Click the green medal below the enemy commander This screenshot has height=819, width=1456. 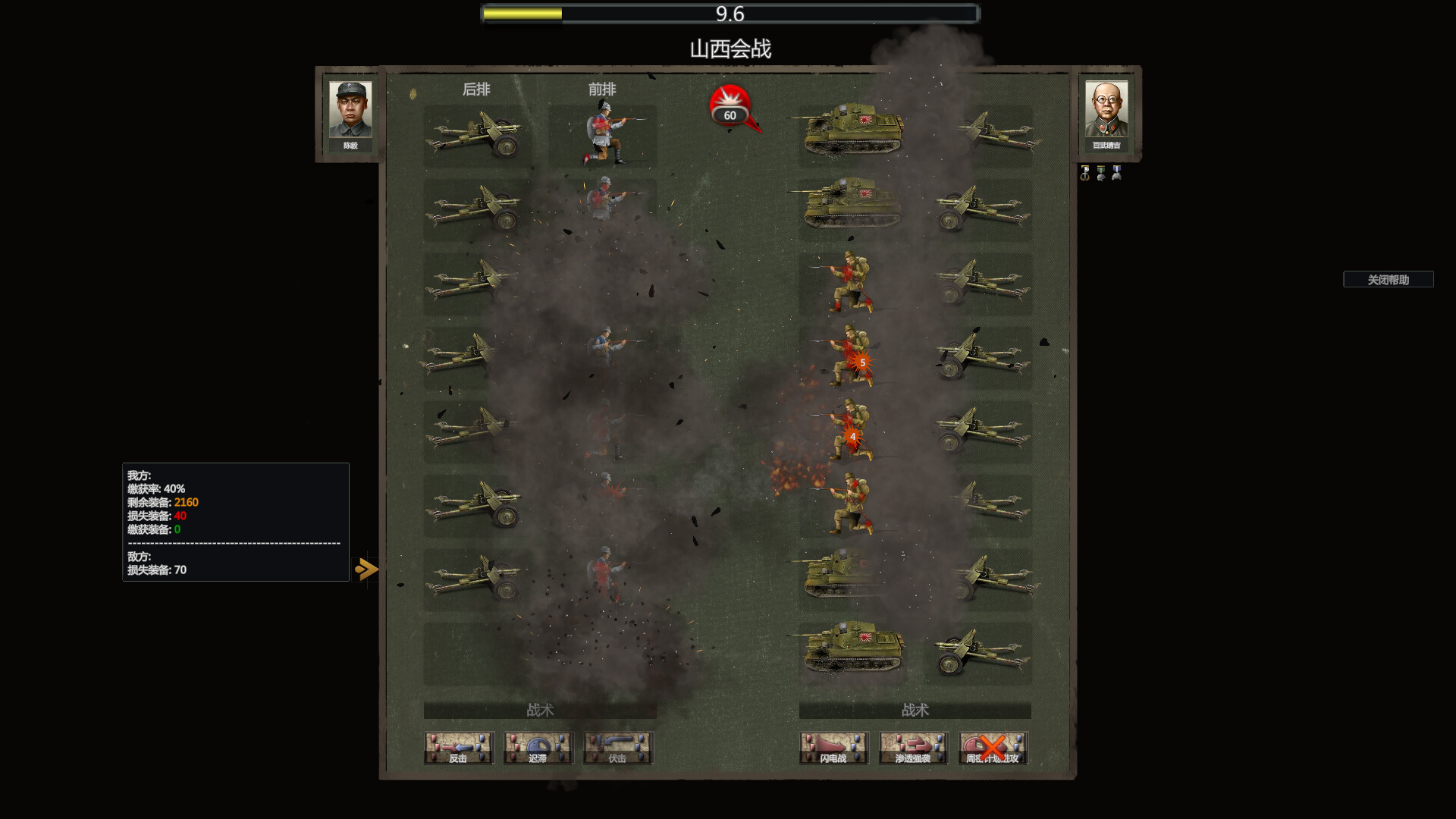point(1101,173)
